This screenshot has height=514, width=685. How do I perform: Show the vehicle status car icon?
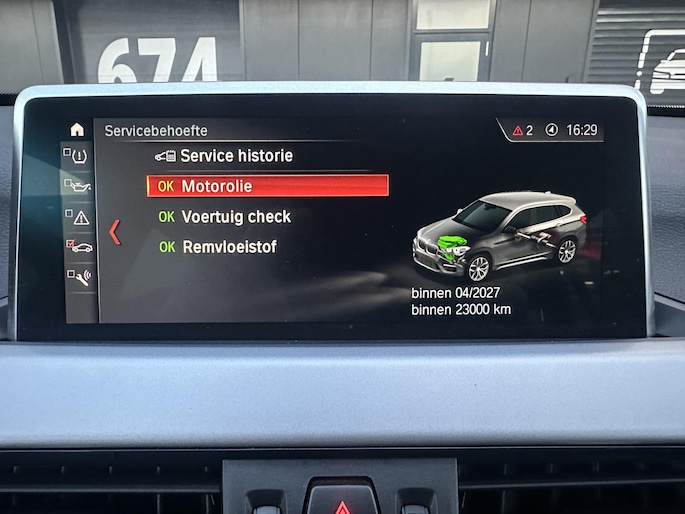click(x=78, y=246)
